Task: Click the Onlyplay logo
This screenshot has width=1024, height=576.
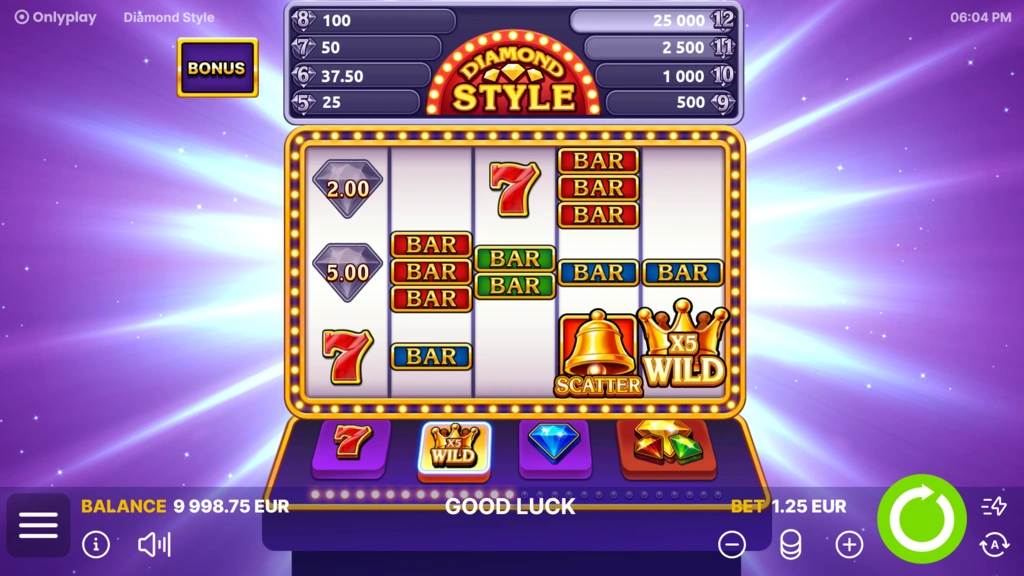Action: coord(56,17)
